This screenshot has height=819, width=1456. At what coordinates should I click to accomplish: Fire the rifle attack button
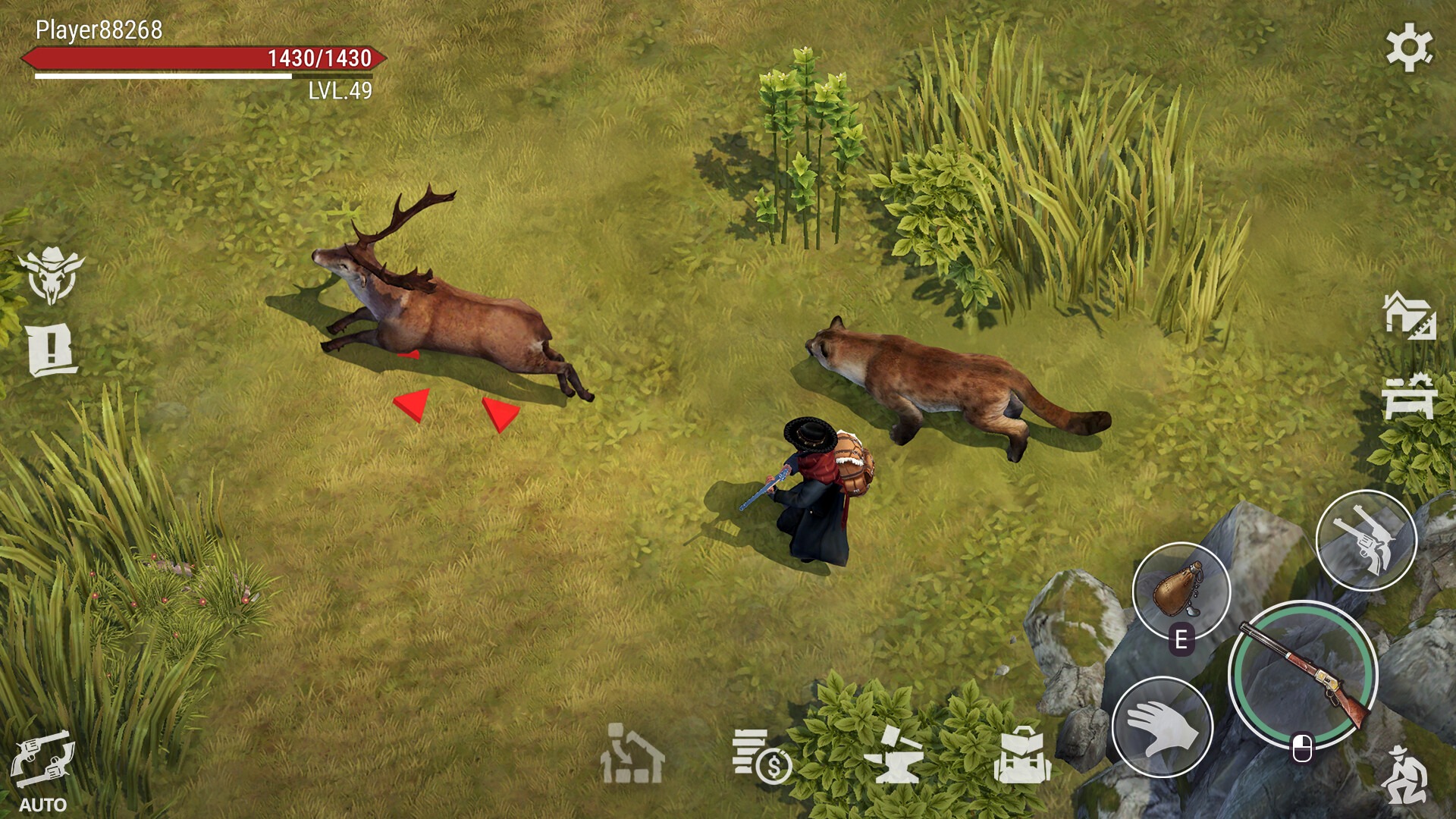[x=1303, y=674]
